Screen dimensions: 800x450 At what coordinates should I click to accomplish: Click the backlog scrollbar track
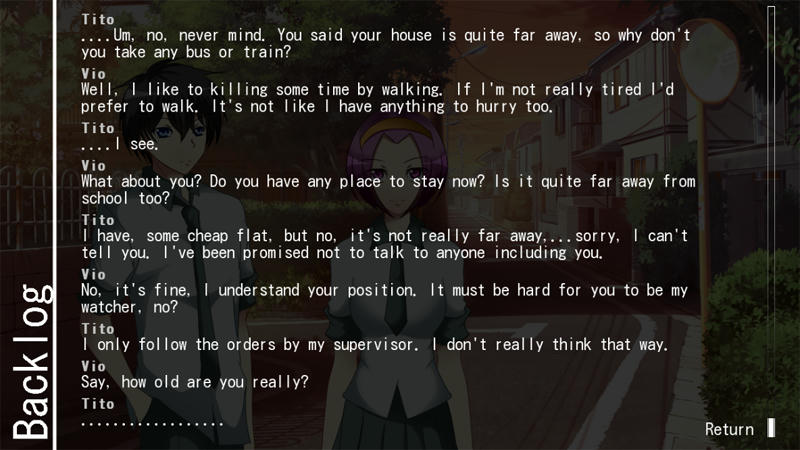(771, 200)
